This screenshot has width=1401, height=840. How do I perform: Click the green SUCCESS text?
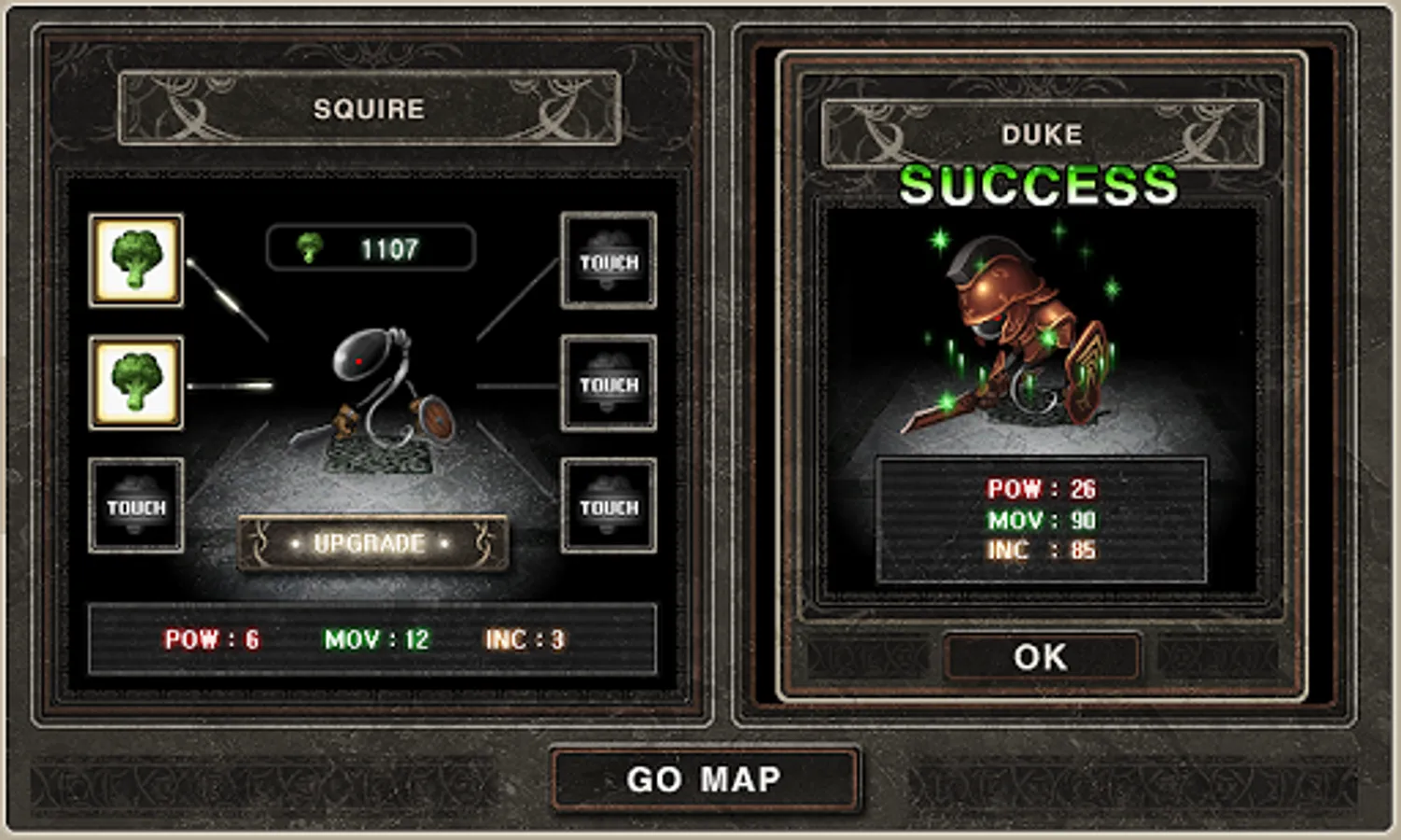tap(1040, 185)
